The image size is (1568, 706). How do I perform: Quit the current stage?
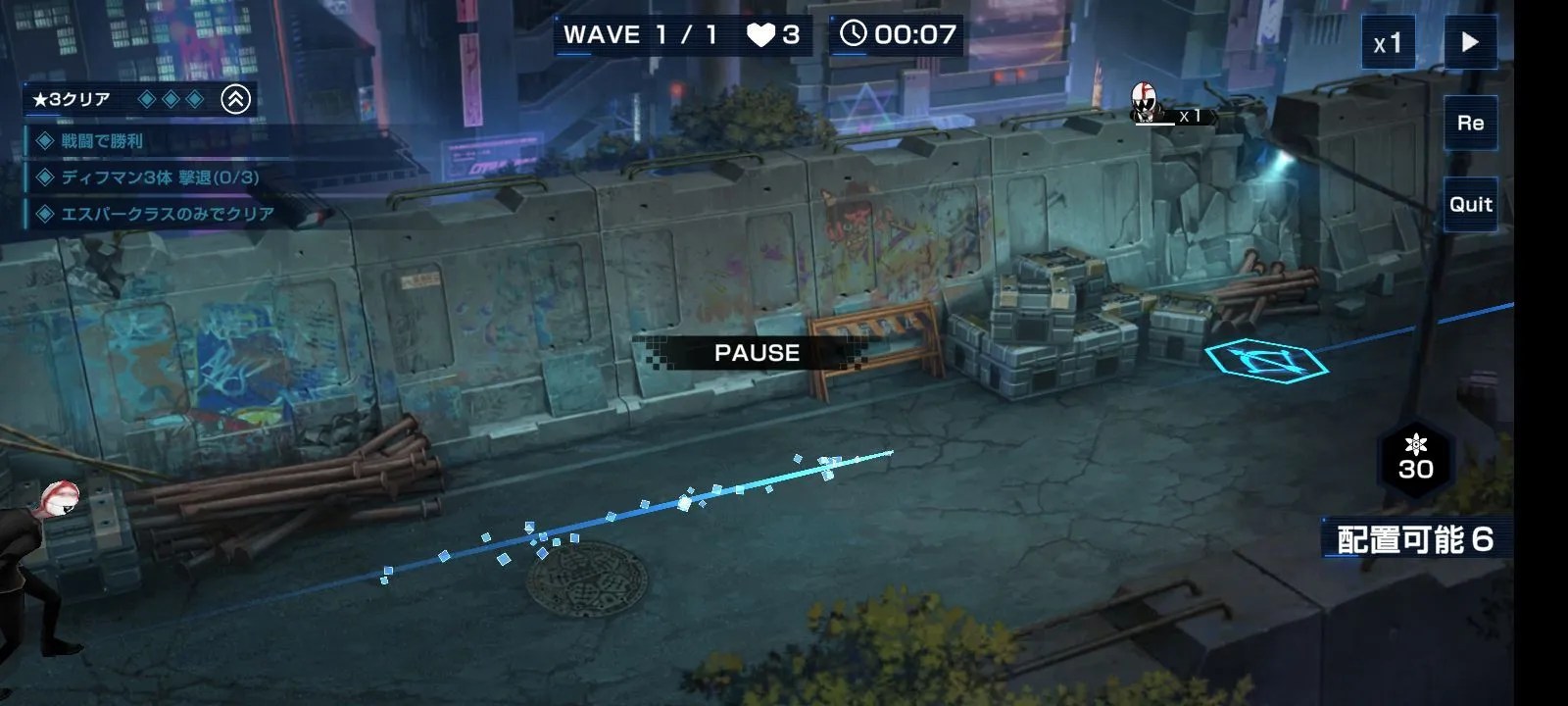coord(1470,204)
